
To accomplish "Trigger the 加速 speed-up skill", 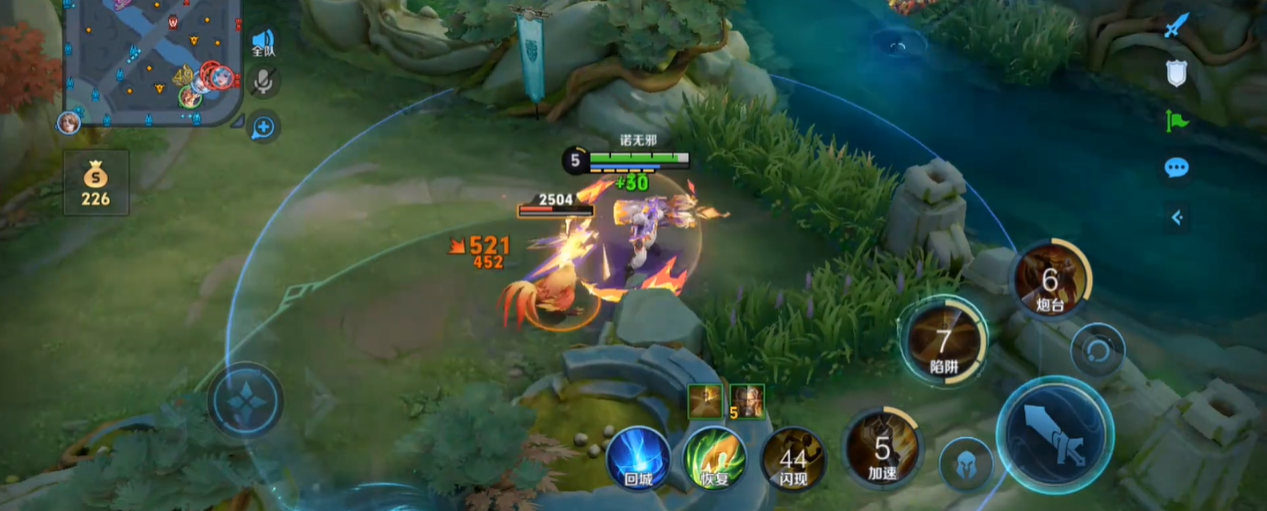I will click(x=881, y=448).
